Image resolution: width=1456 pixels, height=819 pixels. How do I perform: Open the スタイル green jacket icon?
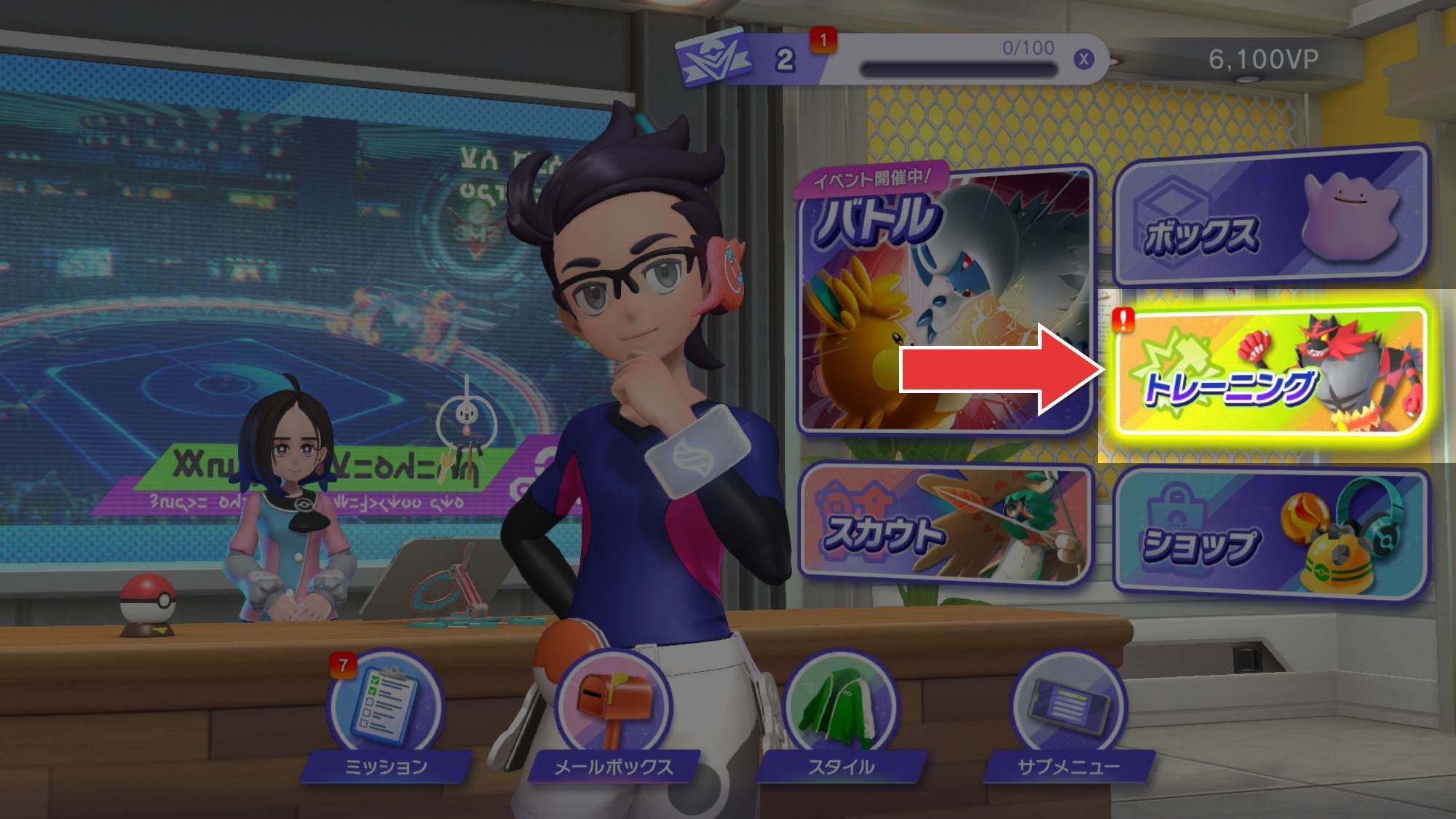[839, 705]
